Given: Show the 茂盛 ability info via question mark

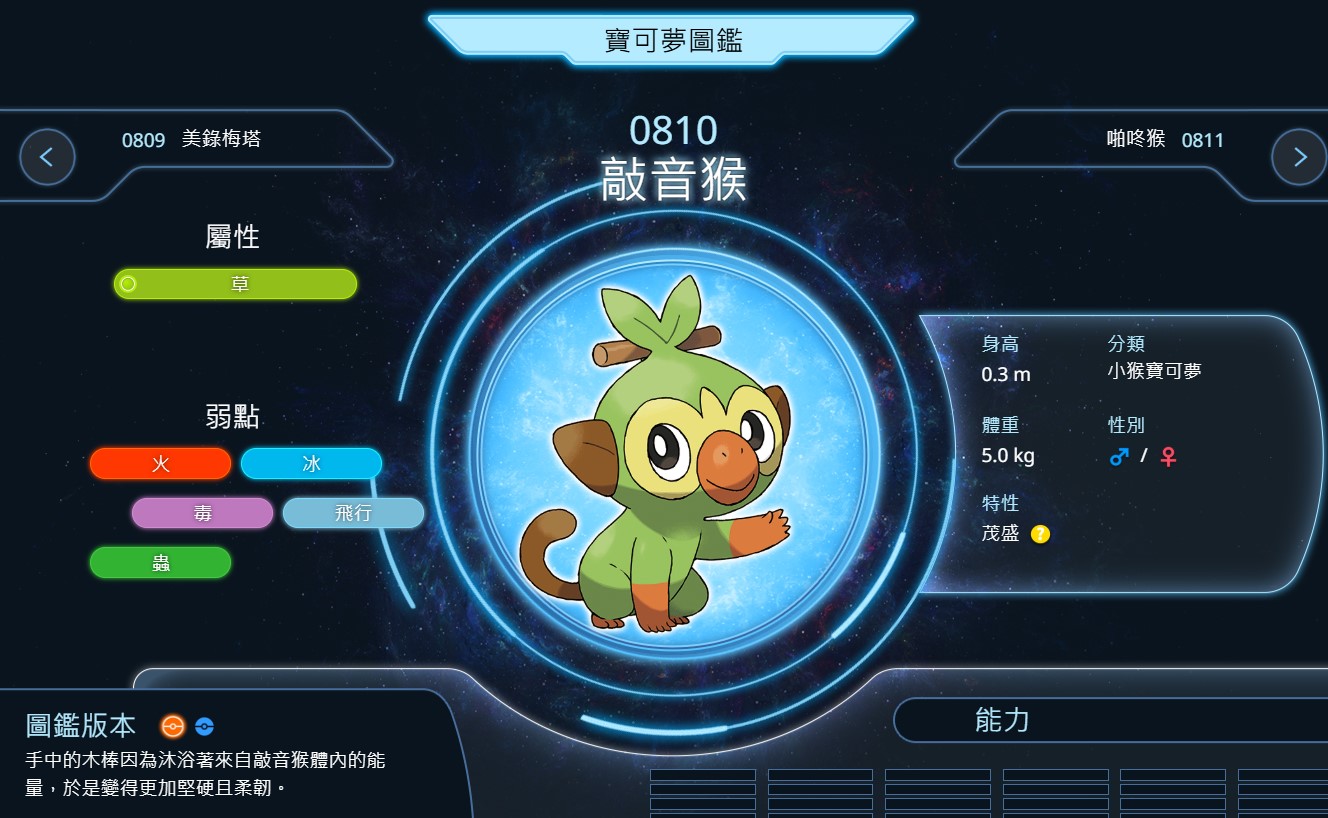Looking at the screenshot, I should (1040, 534).
